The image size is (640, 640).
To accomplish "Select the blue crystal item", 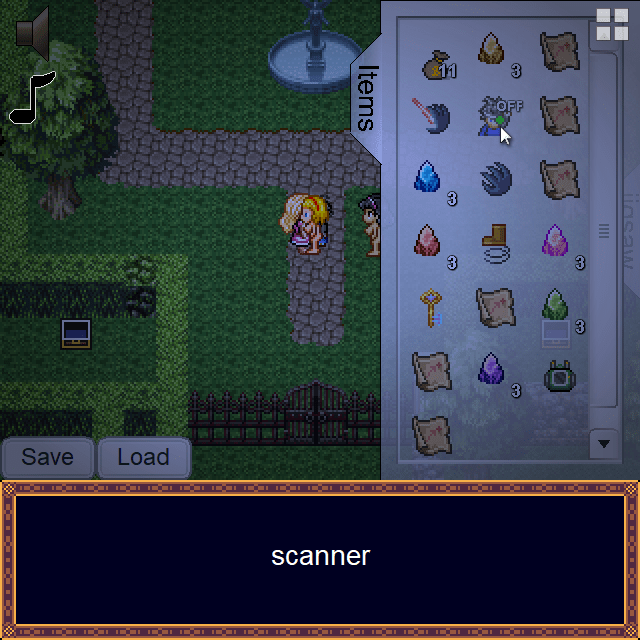I will (x=428, y=178).
